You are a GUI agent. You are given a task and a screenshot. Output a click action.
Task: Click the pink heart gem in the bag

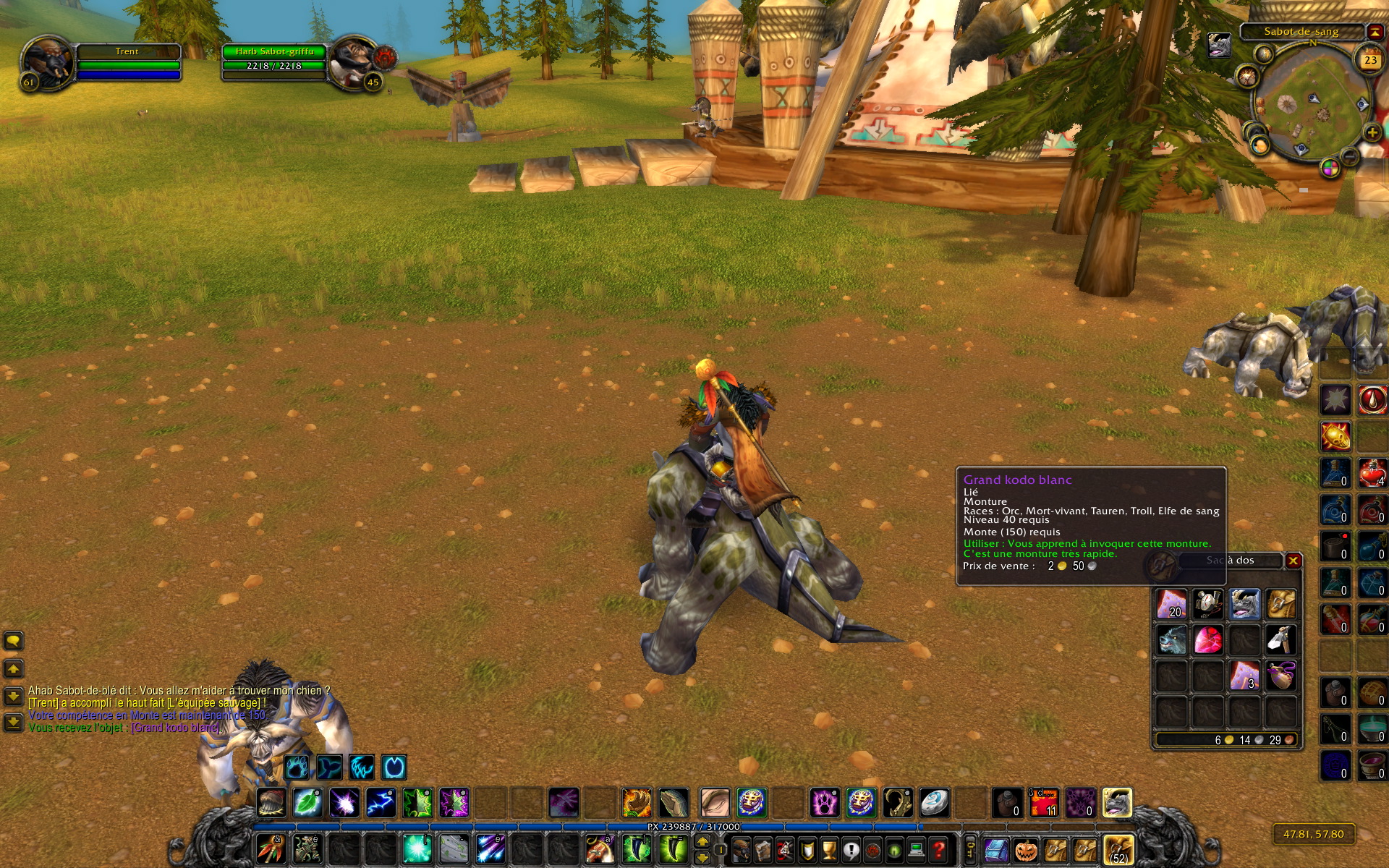pyautogui.click(x=1207, y=639)
